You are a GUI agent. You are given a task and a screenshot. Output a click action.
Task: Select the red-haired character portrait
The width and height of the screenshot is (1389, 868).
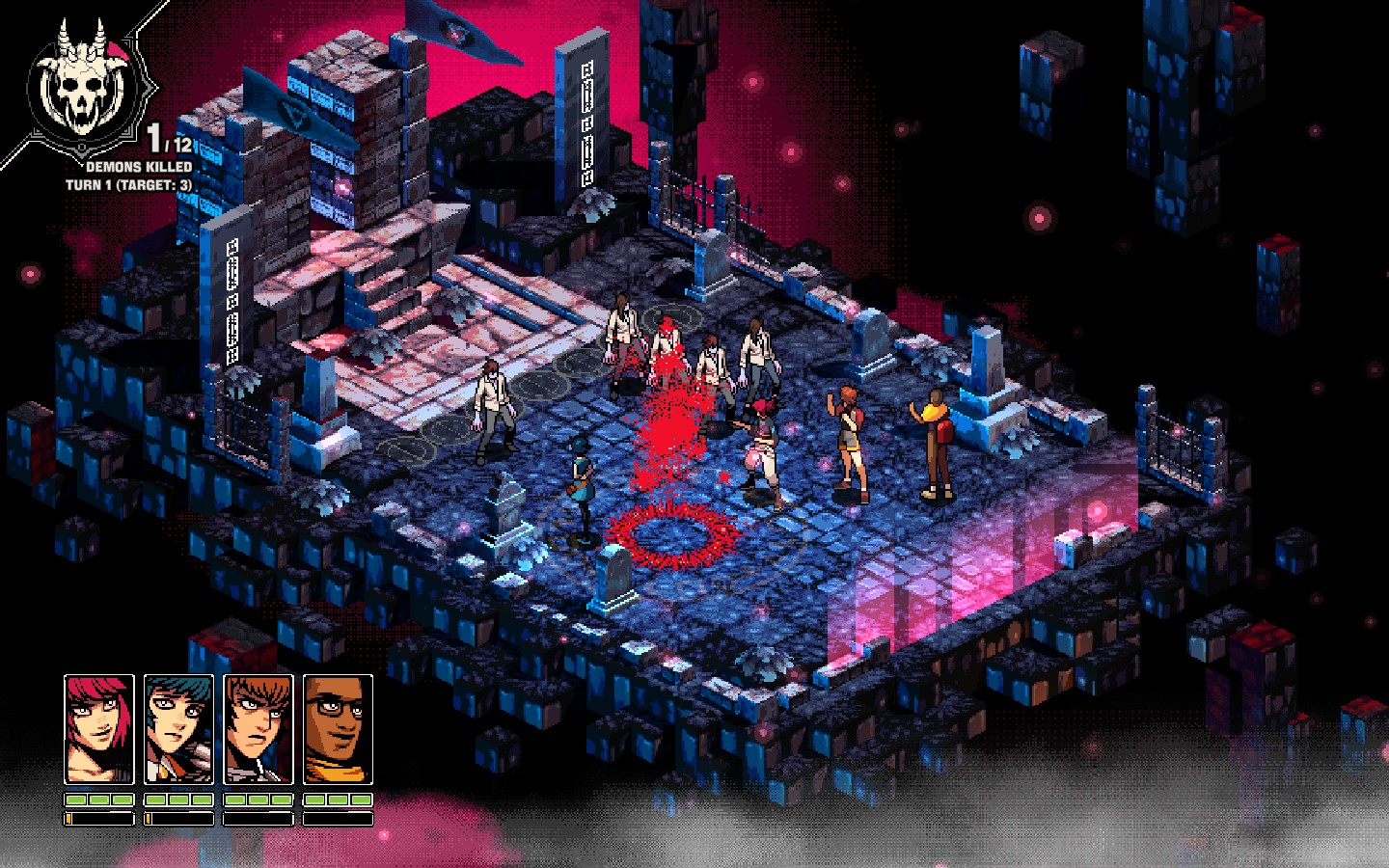pyautogui.click(x=99, y=729)
